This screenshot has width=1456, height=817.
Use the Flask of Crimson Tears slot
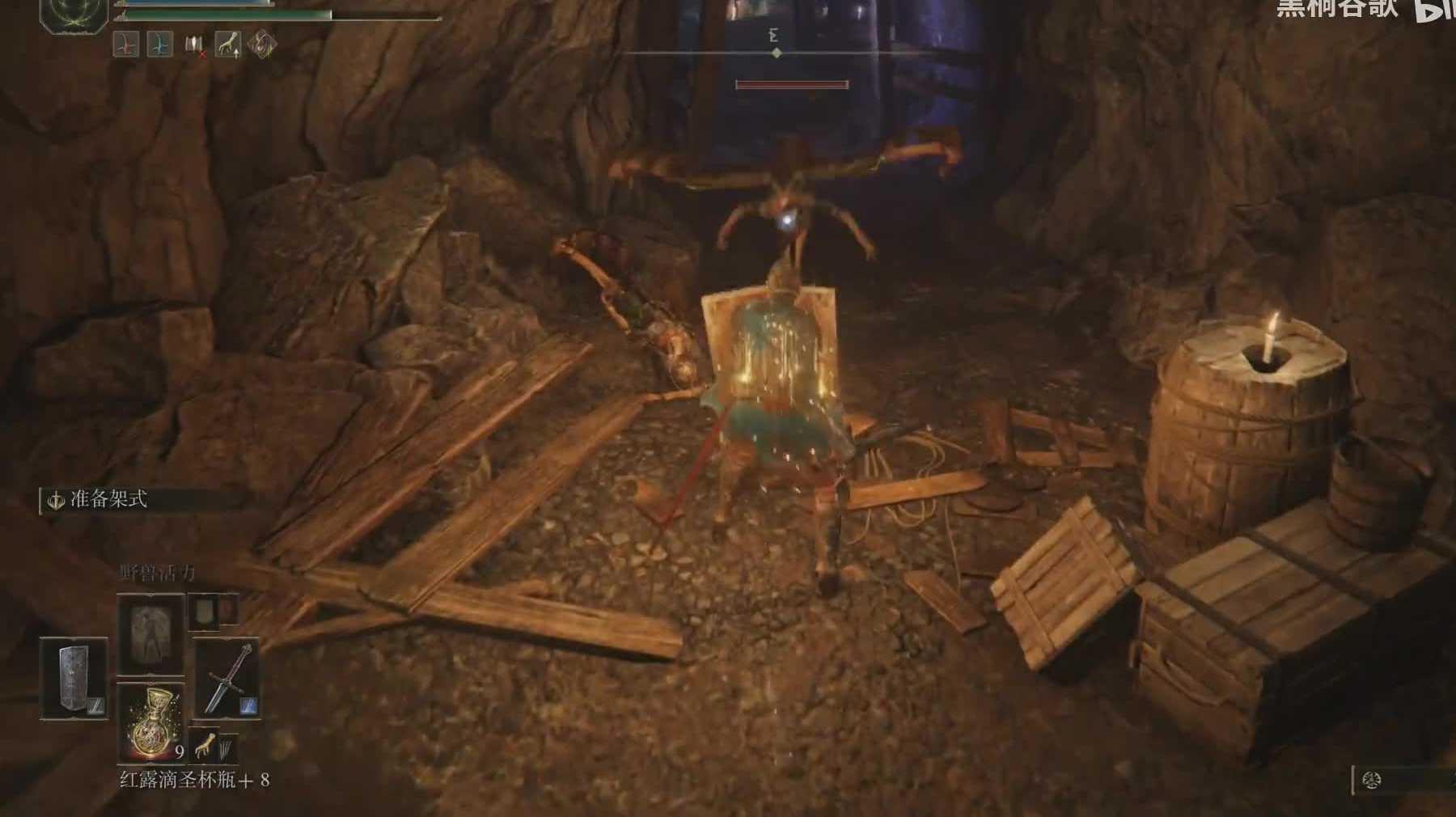150,722
